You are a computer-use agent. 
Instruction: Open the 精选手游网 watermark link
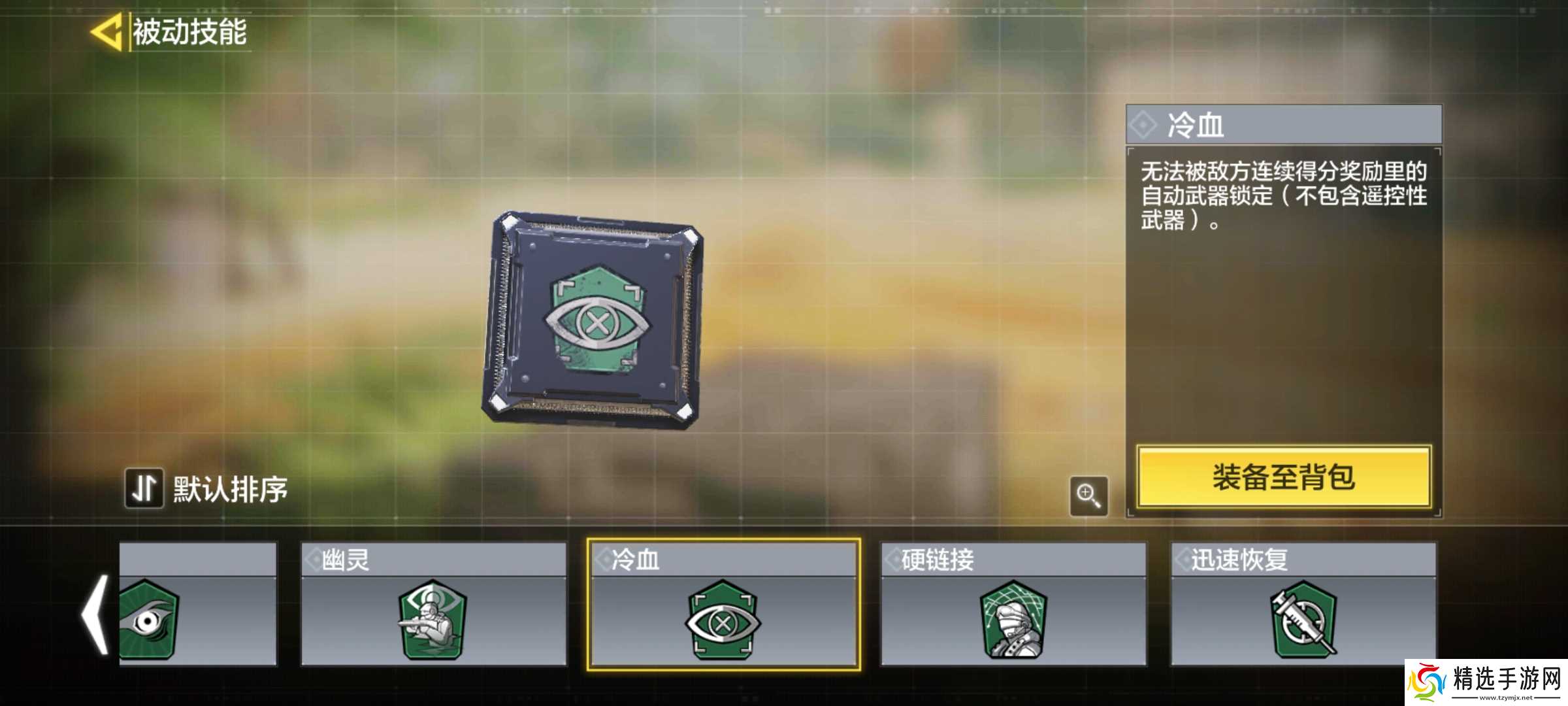tap(1486, 682)
